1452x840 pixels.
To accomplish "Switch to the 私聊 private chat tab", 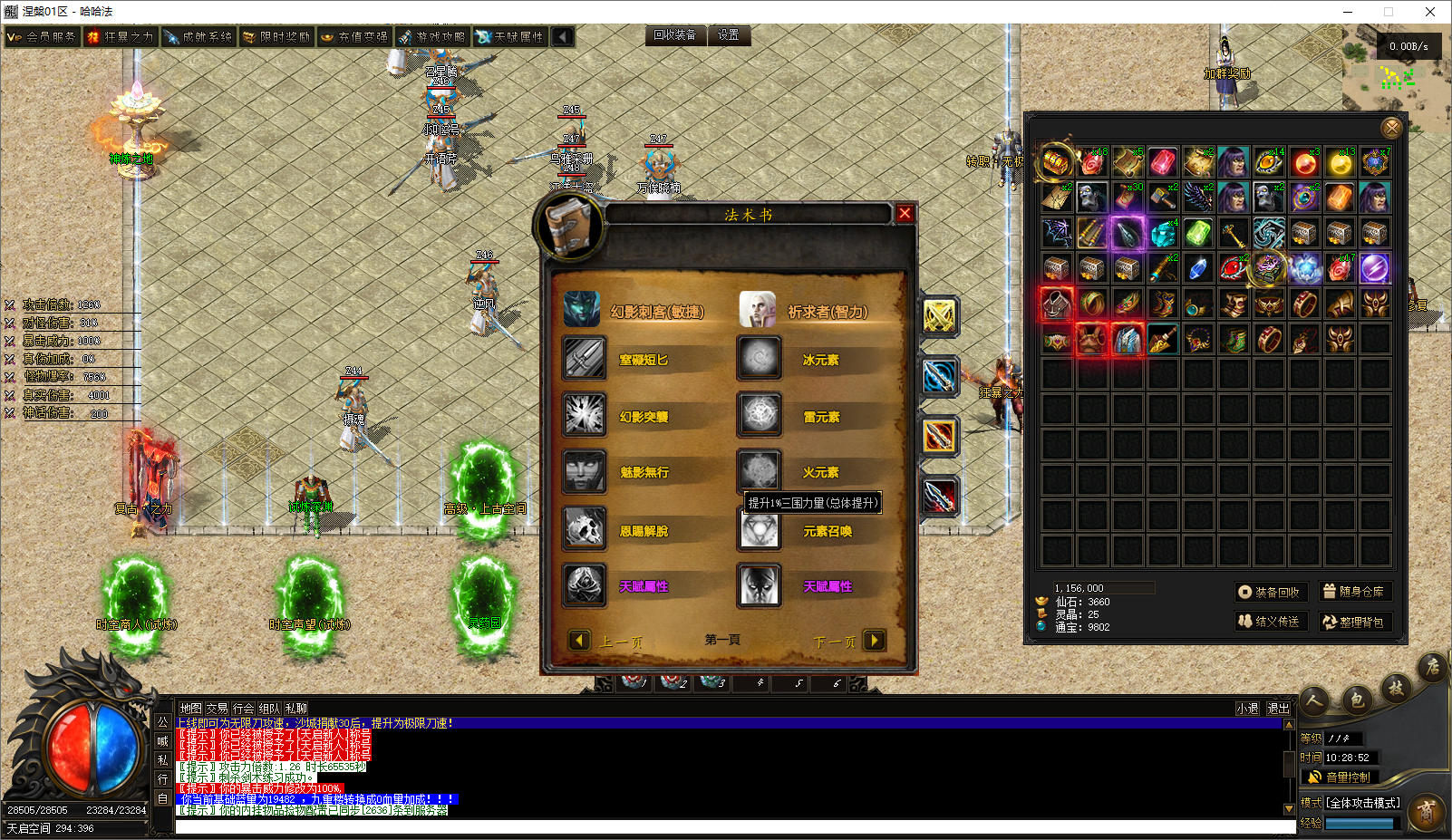I will click(296, 709).
